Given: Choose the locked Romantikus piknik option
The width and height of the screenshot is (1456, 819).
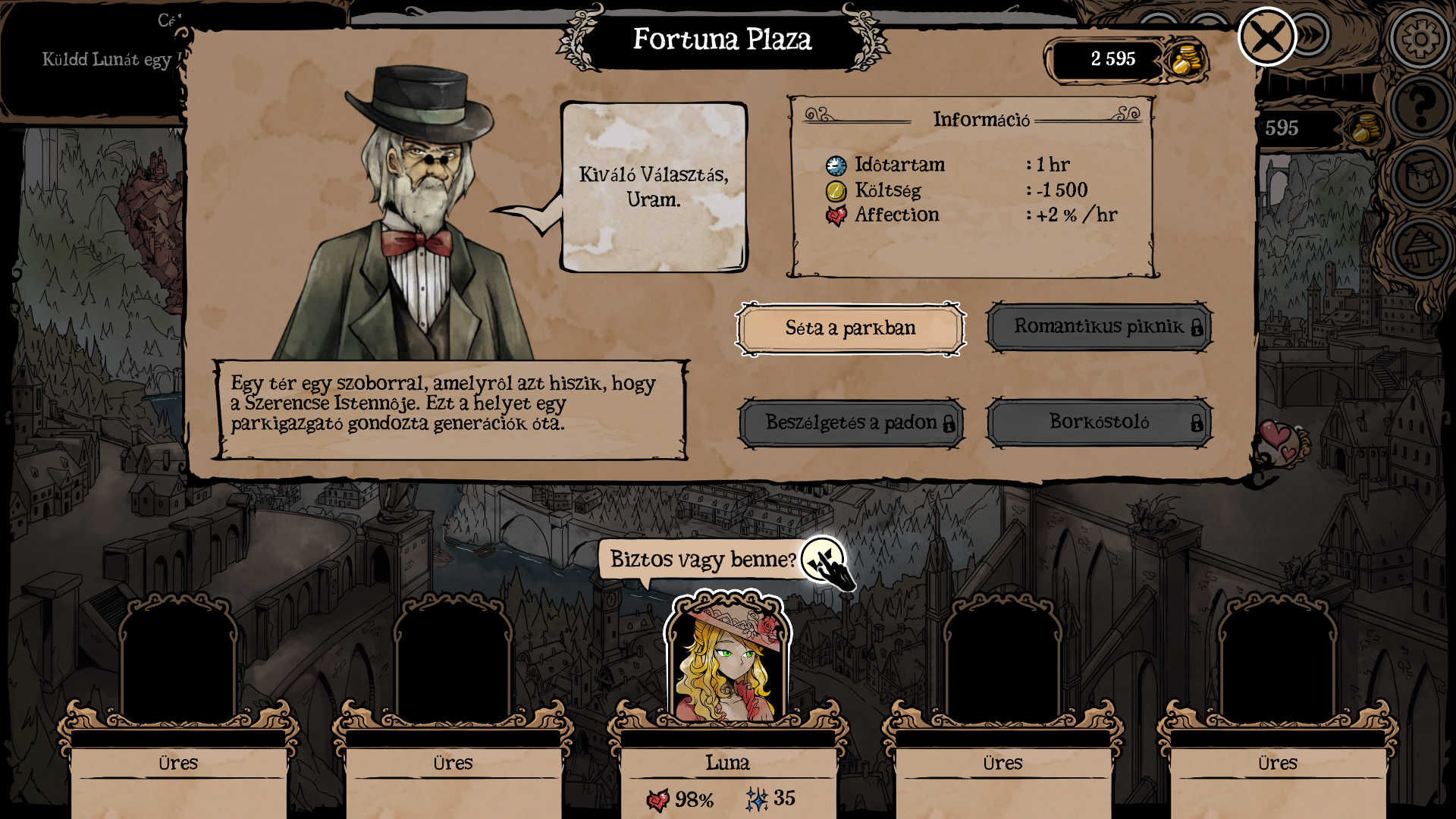Looking at the screenshot, I should click(x=1099, y=327).
